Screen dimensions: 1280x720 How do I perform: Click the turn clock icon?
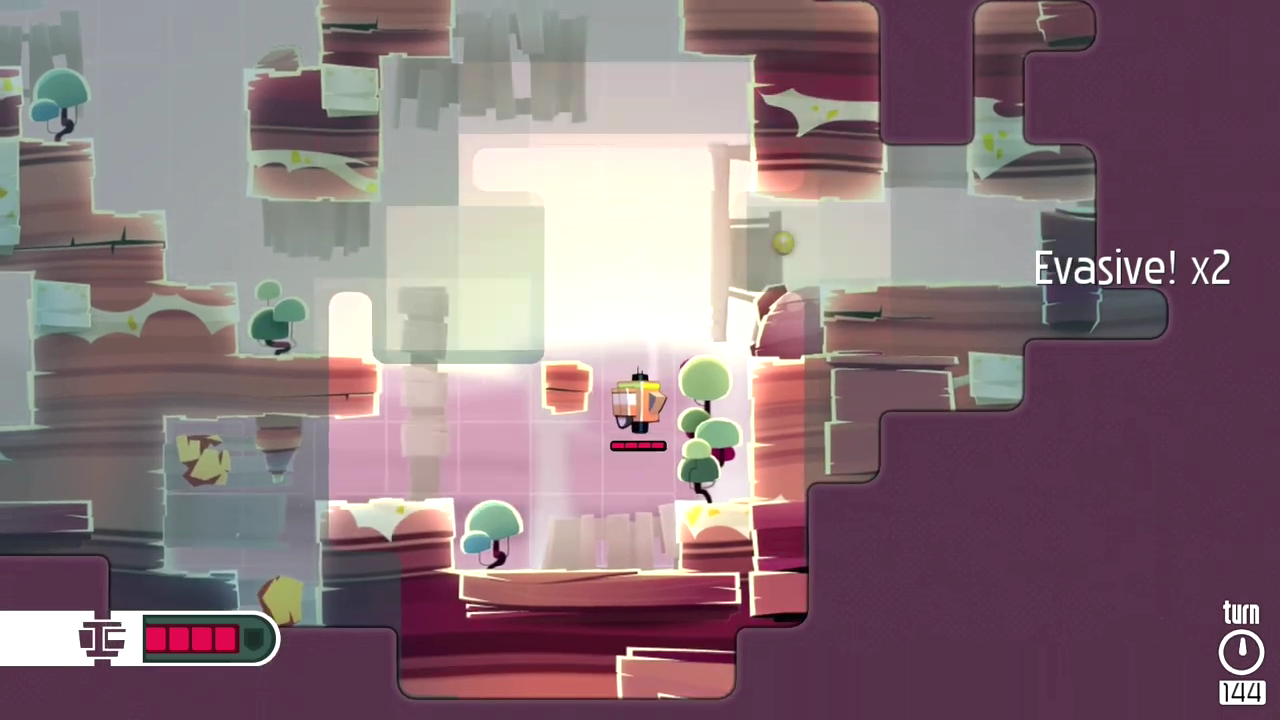(x=1242, y=650)
